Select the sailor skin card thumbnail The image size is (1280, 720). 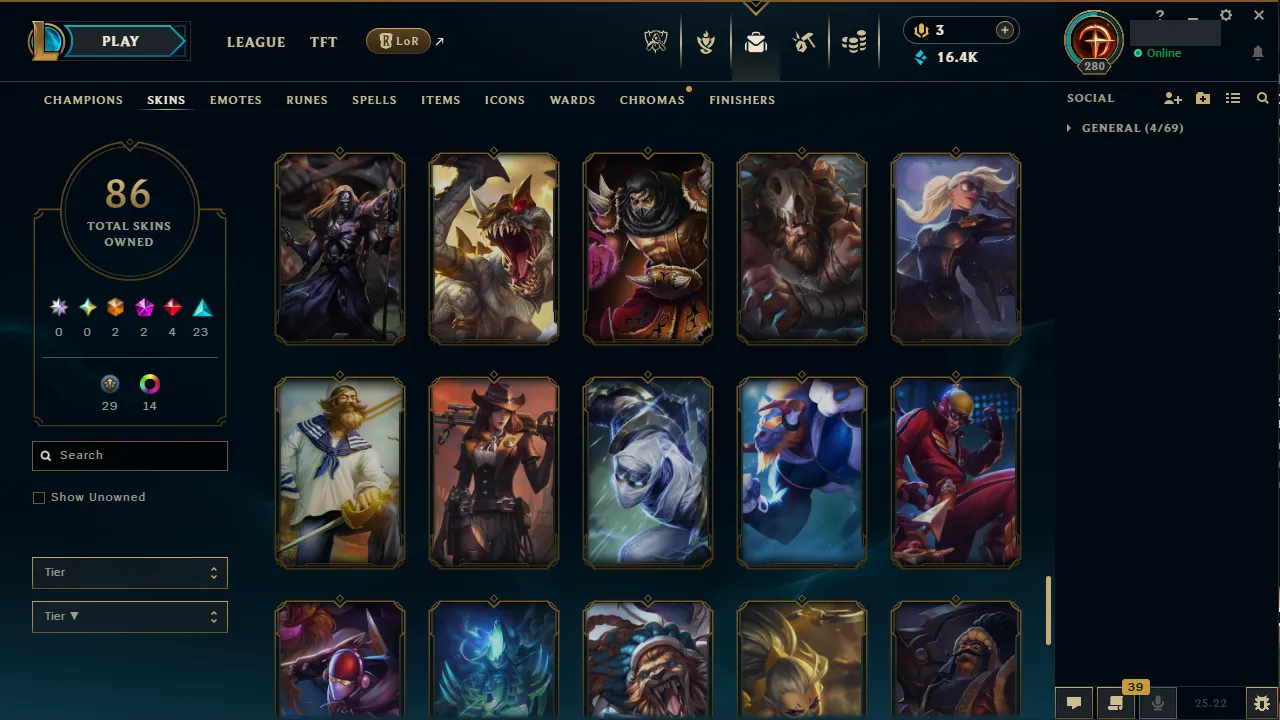[340, 472]
